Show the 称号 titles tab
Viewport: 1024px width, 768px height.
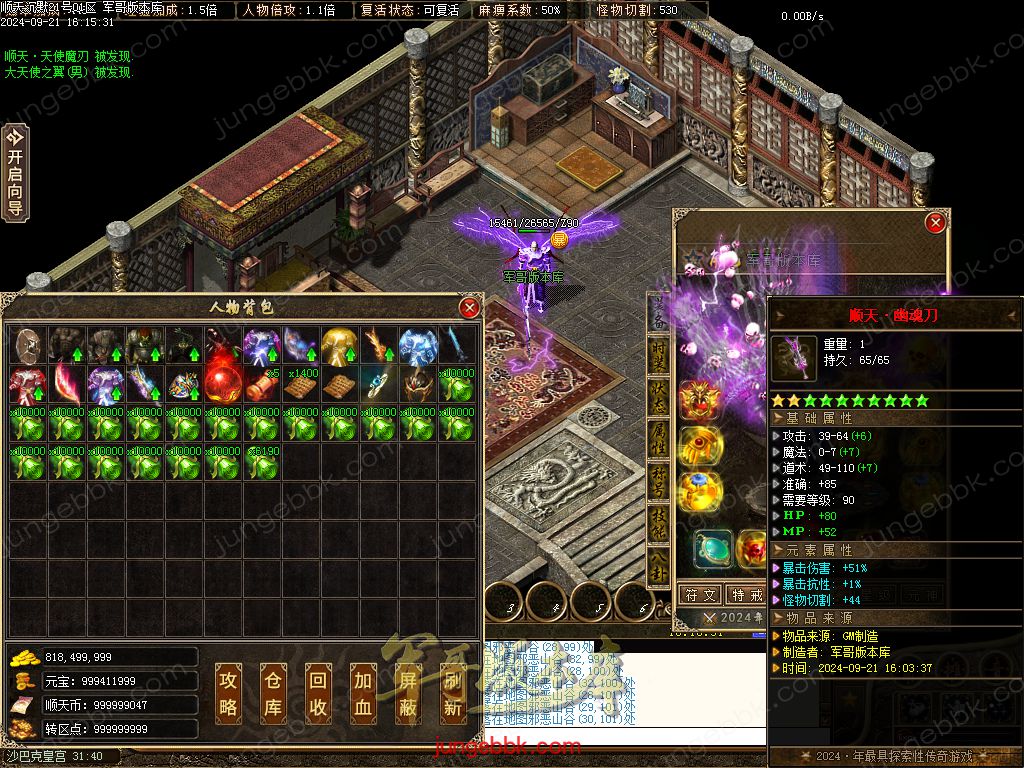[659, 483]
